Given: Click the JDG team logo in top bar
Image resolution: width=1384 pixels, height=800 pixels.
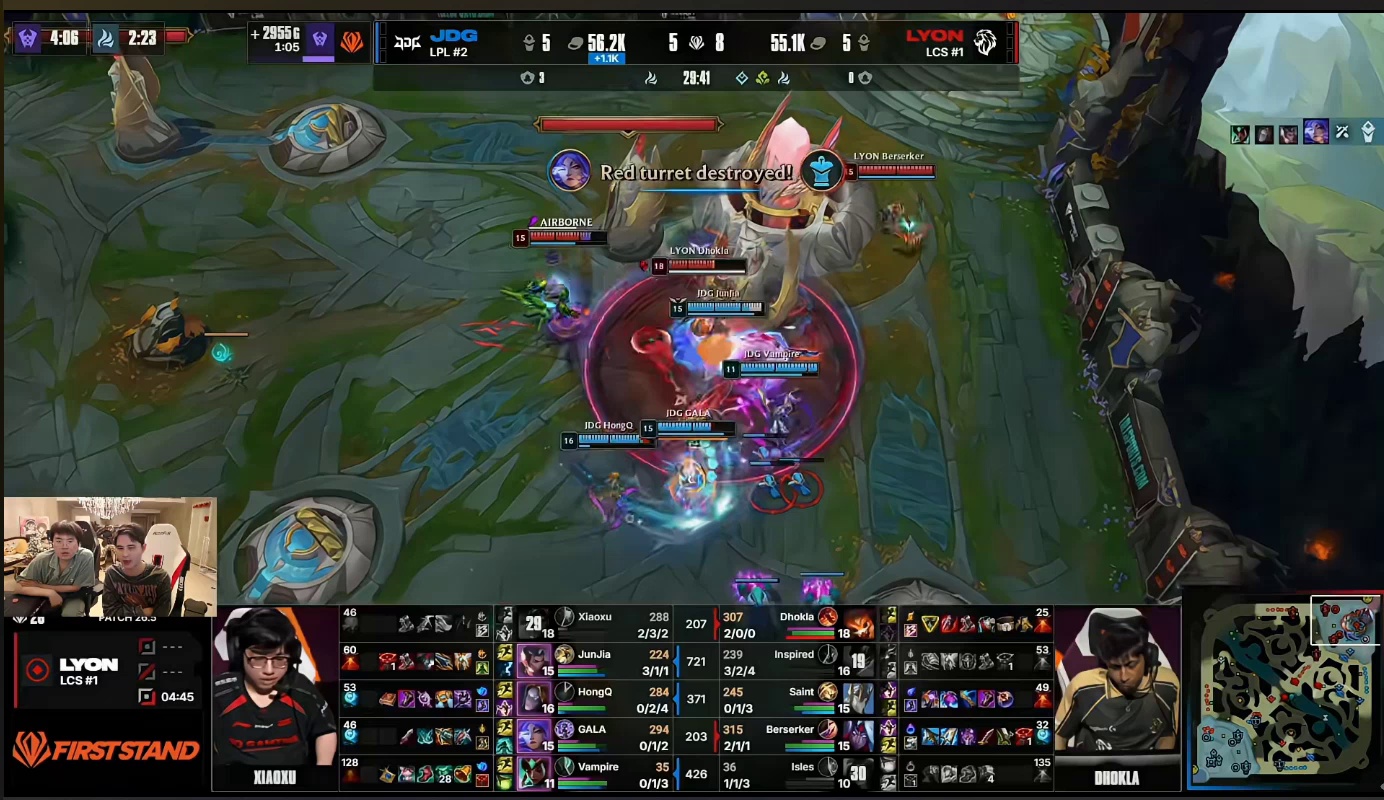Looking at the screenshot, I should pos(407,42).
